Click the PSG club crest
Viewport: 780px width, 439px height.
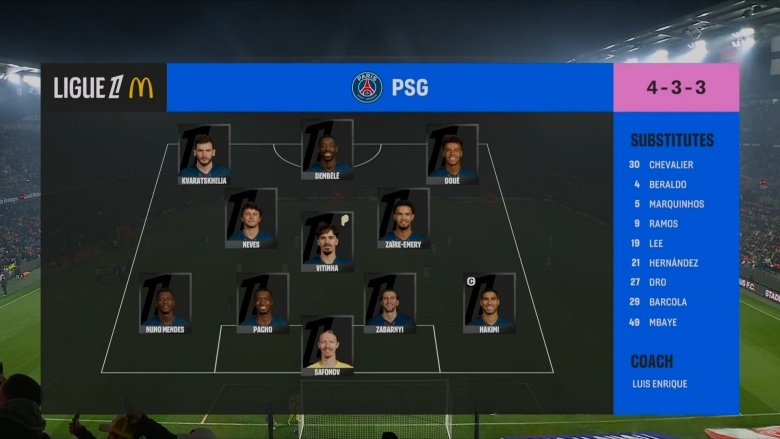pyautogui.click(x=367, y=88)
